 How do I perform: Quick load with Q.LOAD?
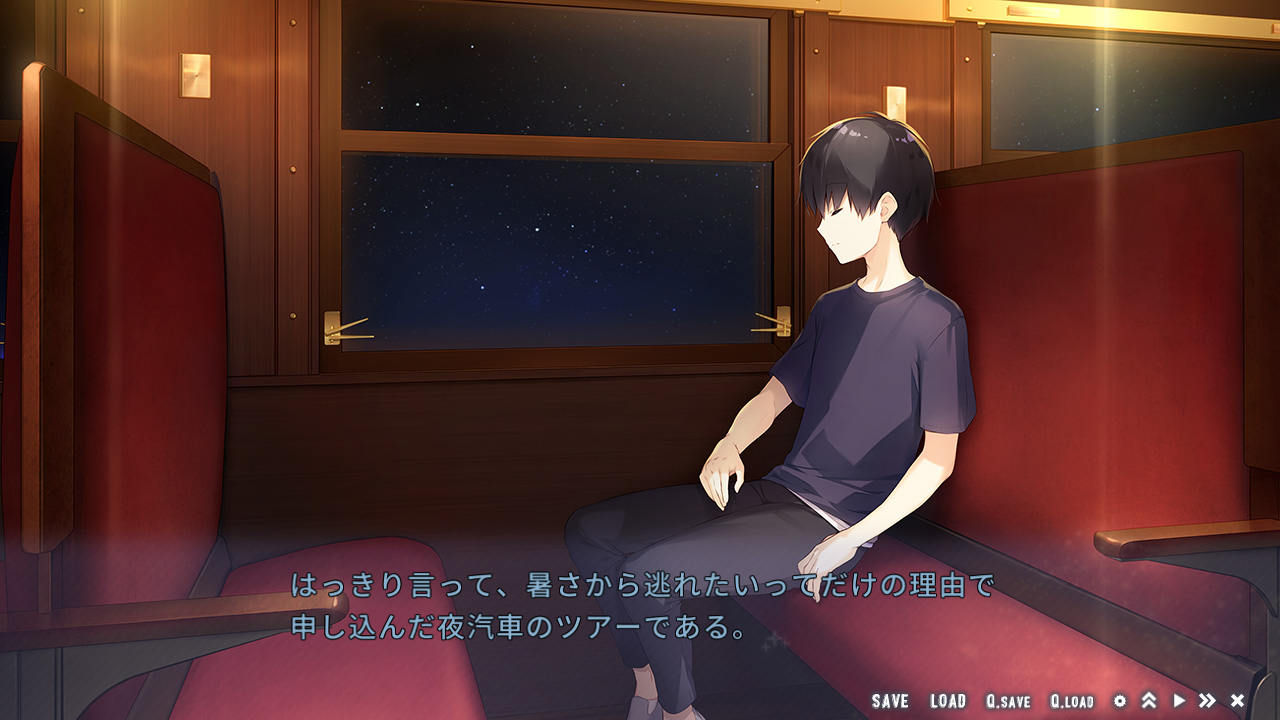[x=1071, y=701]
